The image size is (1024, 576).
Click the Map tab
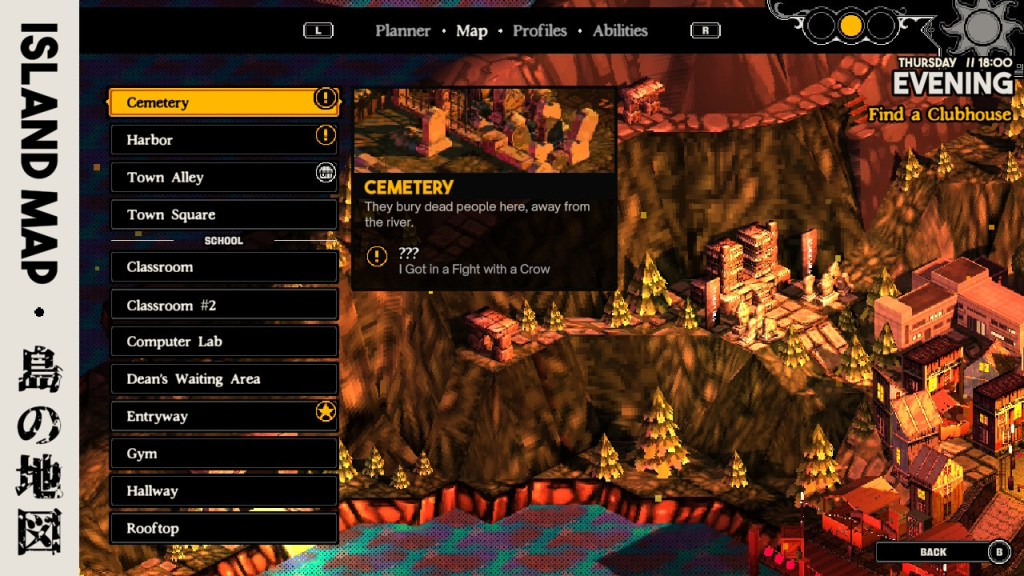[471, 31]
